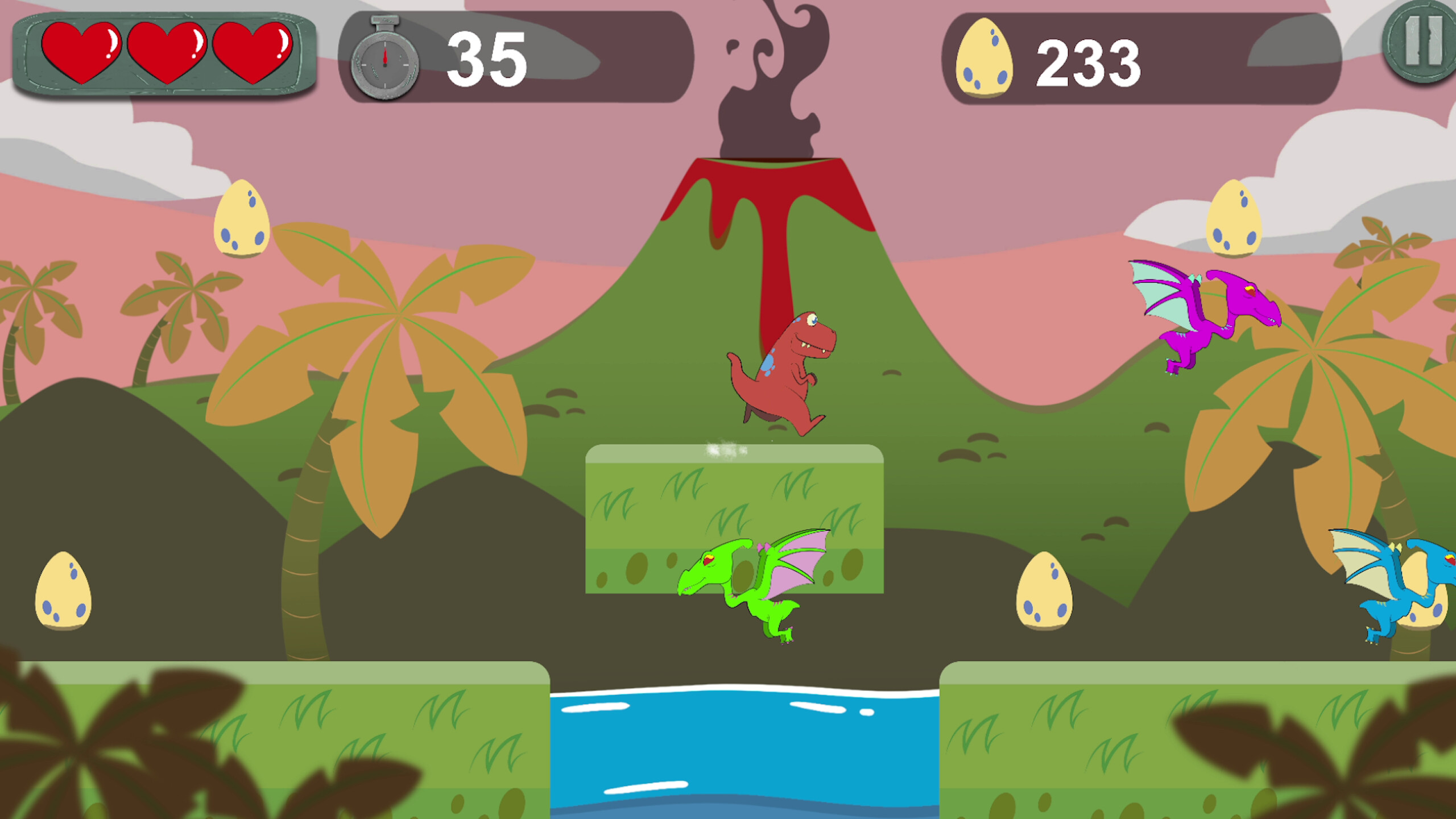This screenshot has width=1456, height=819.
Task: Click the third heart in the lives display
Action: pyautogui.click(x=254, y=54)
